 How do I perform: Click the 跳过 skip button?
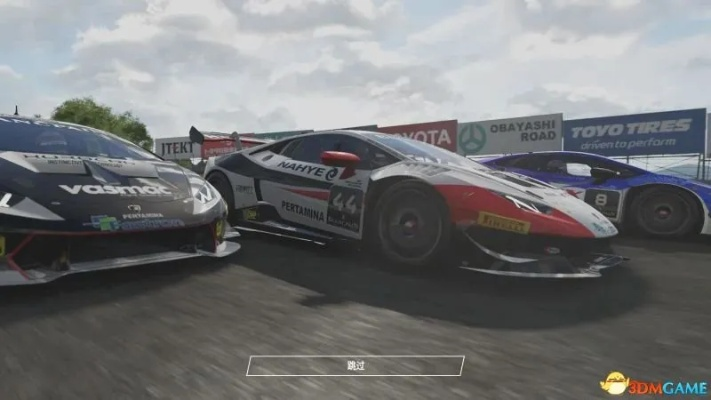[355, 366]
